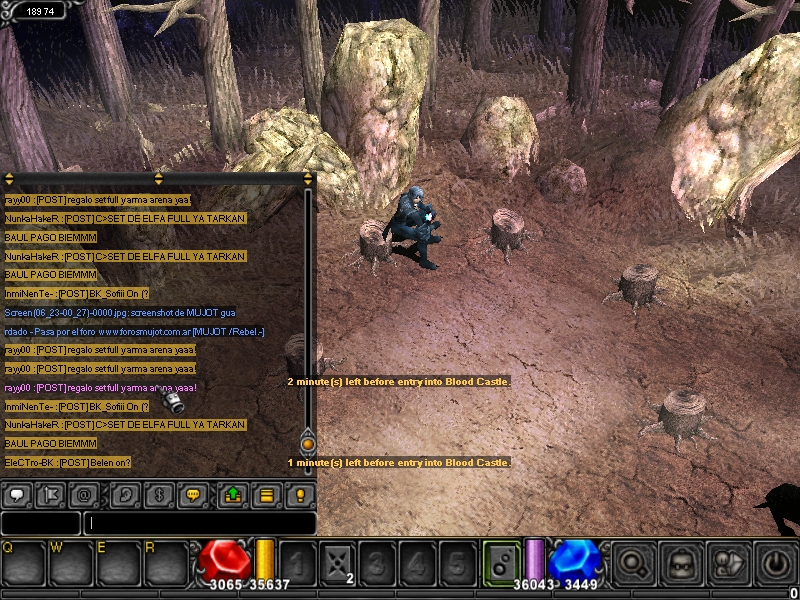Toggle the @ guild chat button
800x600 pixels.
(x=85, y=494)
